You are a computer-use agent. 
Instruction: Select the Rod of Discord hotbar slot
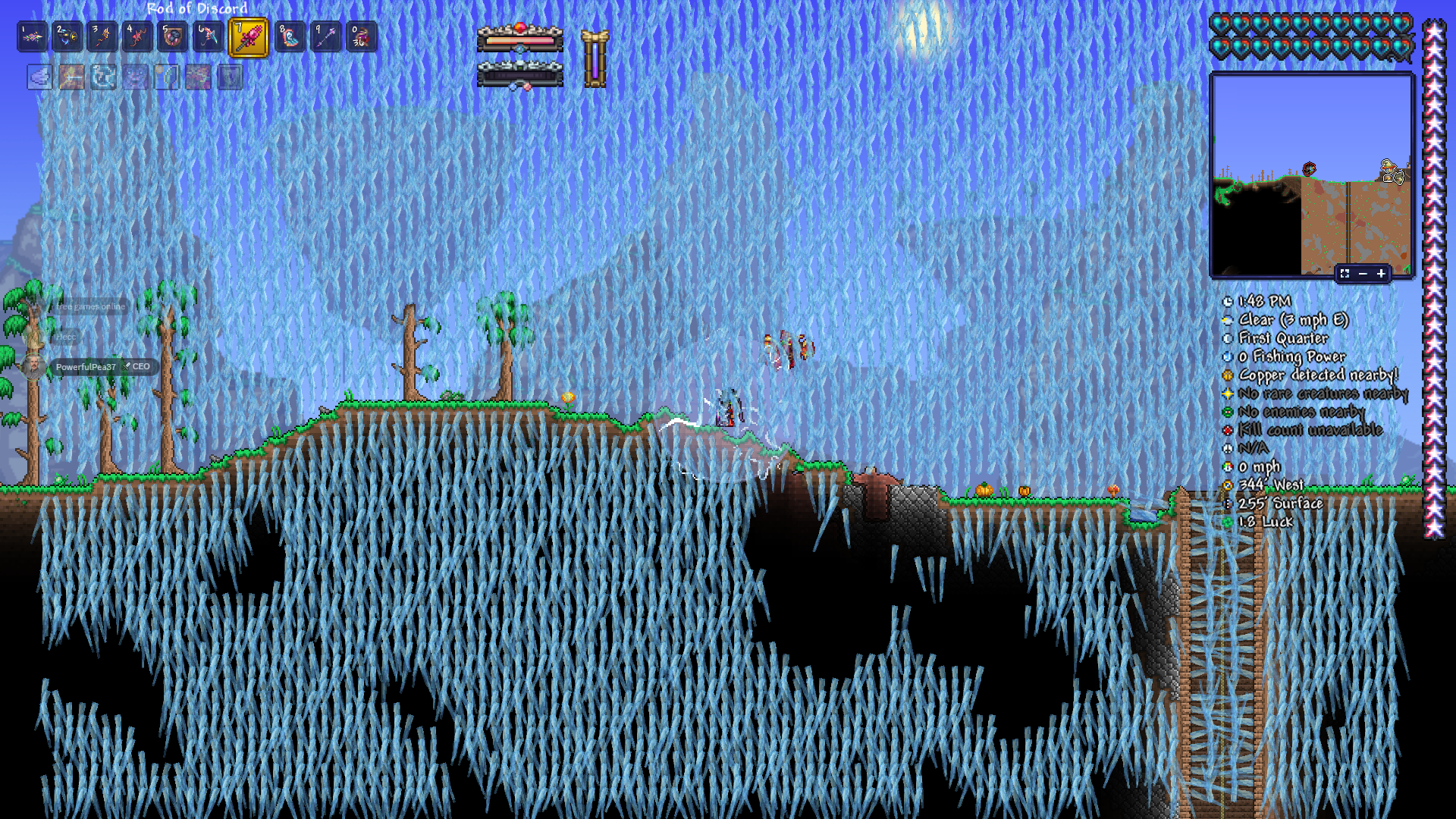[248, 37]
